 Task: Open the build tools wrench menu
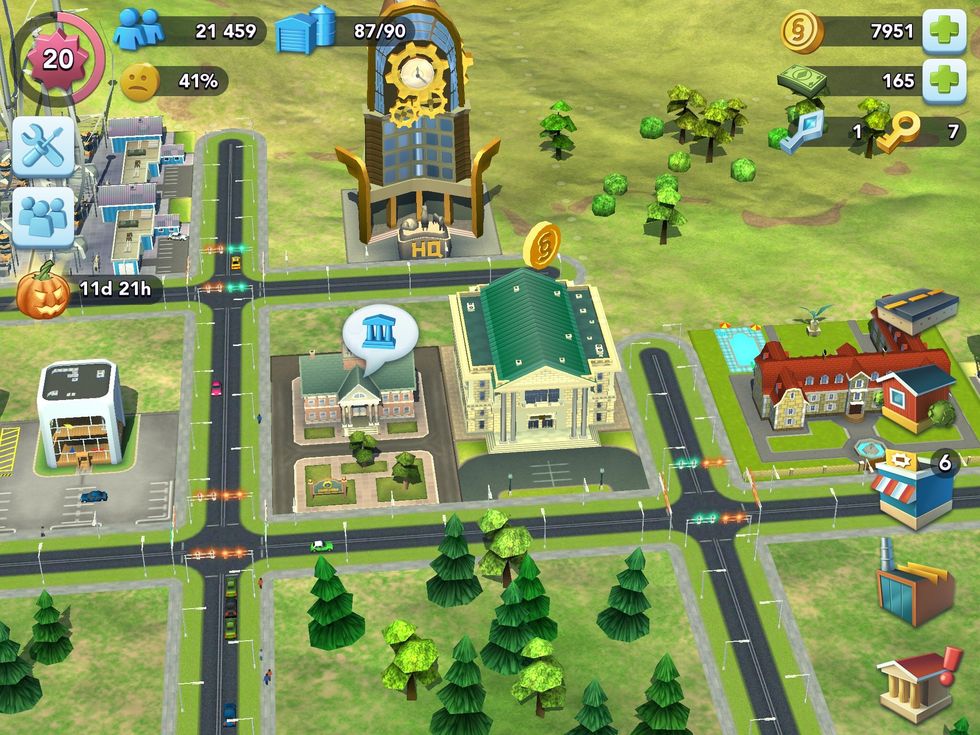[x=43, y=146]
